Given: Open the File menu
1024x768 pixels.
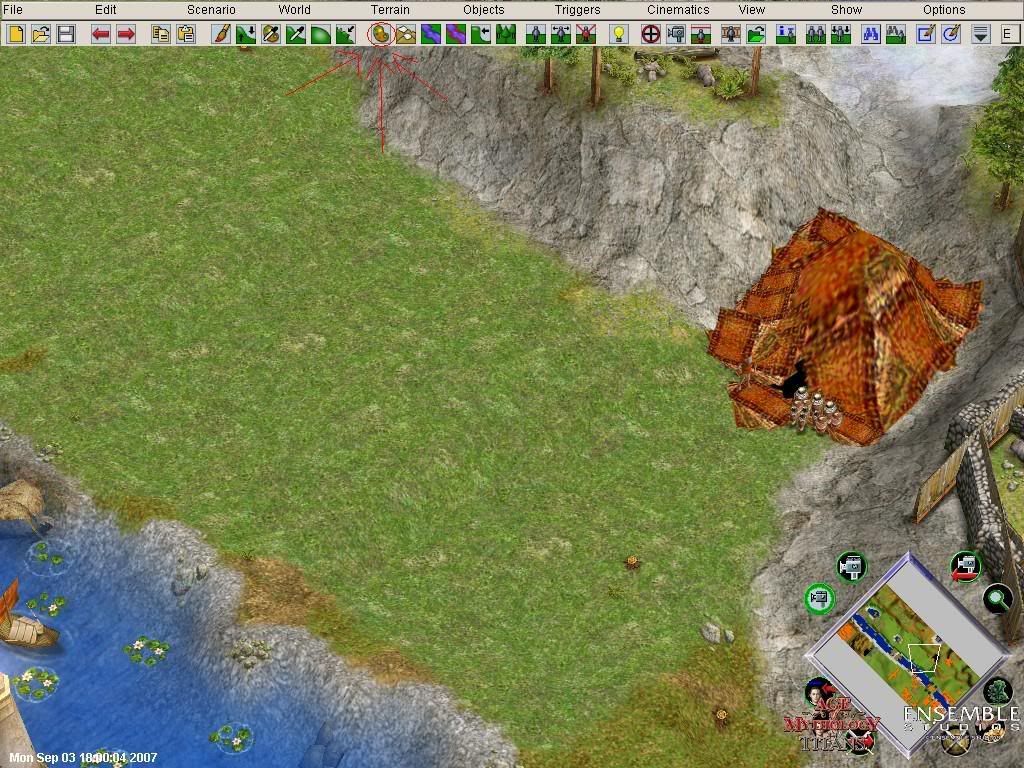Looking at the screenshot, I should (x=12, y=10).
